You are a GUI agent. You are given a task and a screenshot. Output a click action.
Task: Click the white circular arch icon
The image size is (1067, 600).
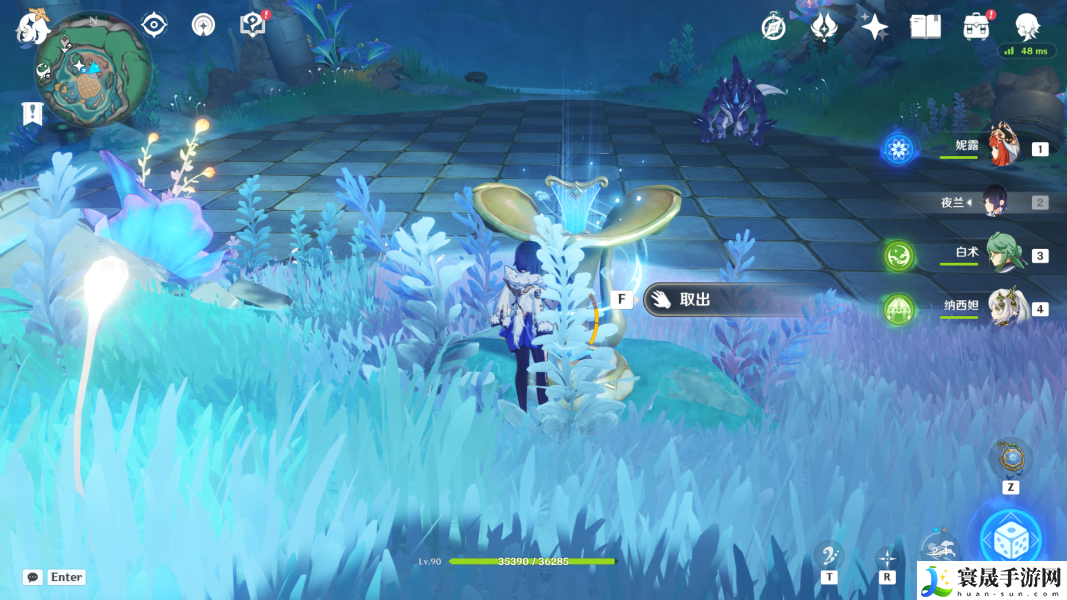[x=204, y=25]
